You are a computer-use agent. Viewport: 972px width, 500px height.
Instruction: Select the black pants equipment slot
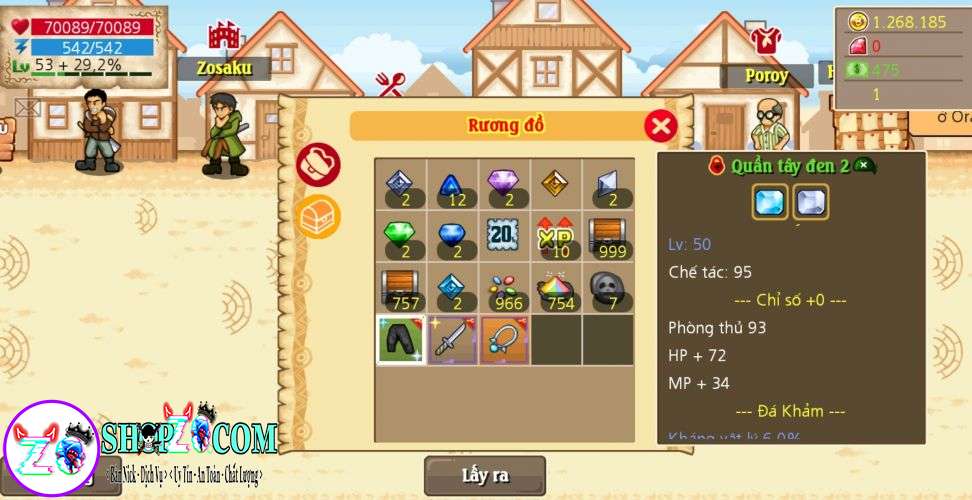pos(400,340)
